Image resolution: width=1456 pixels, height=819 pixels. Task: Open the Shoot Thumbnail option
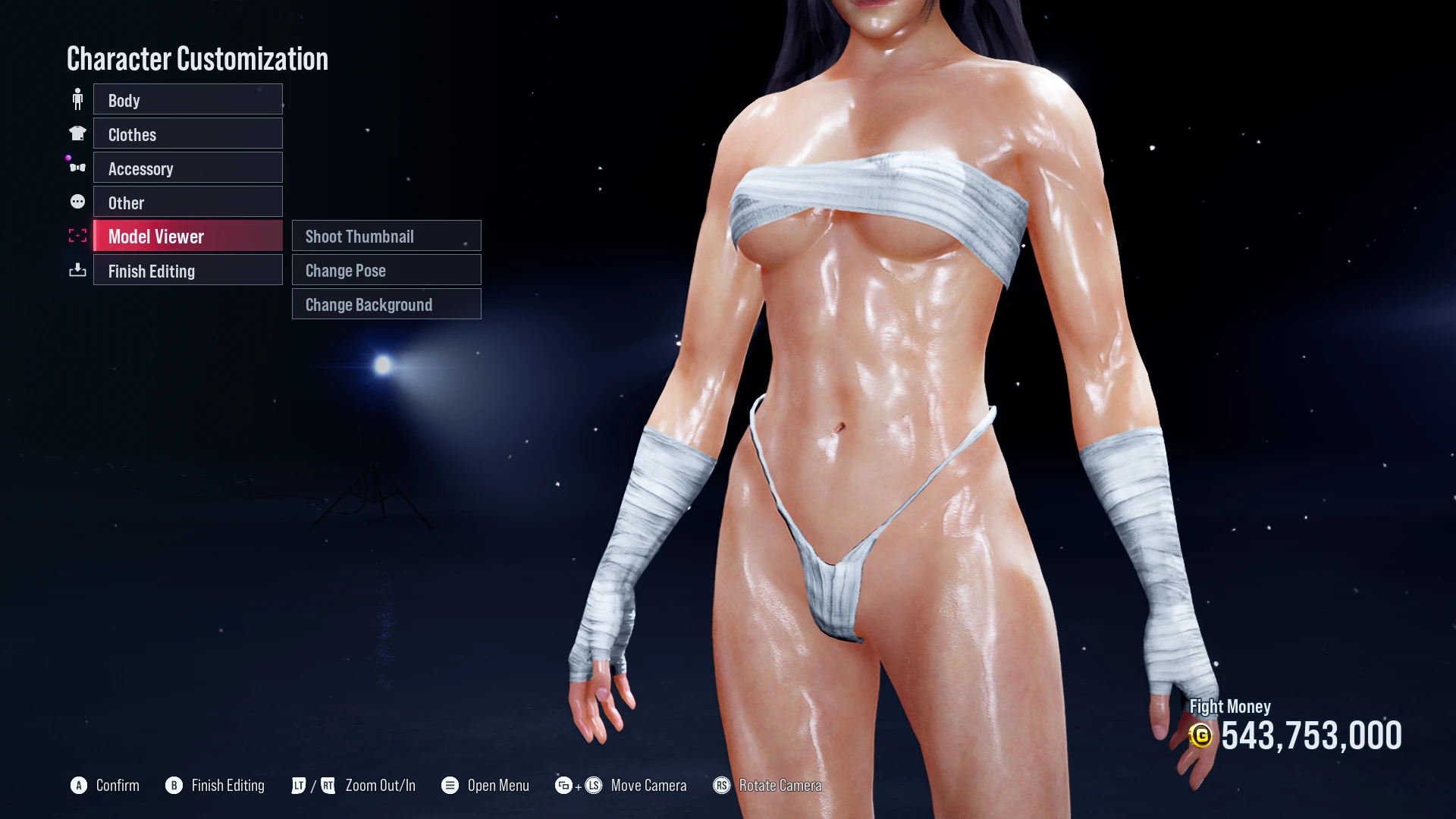pos(386,236)
